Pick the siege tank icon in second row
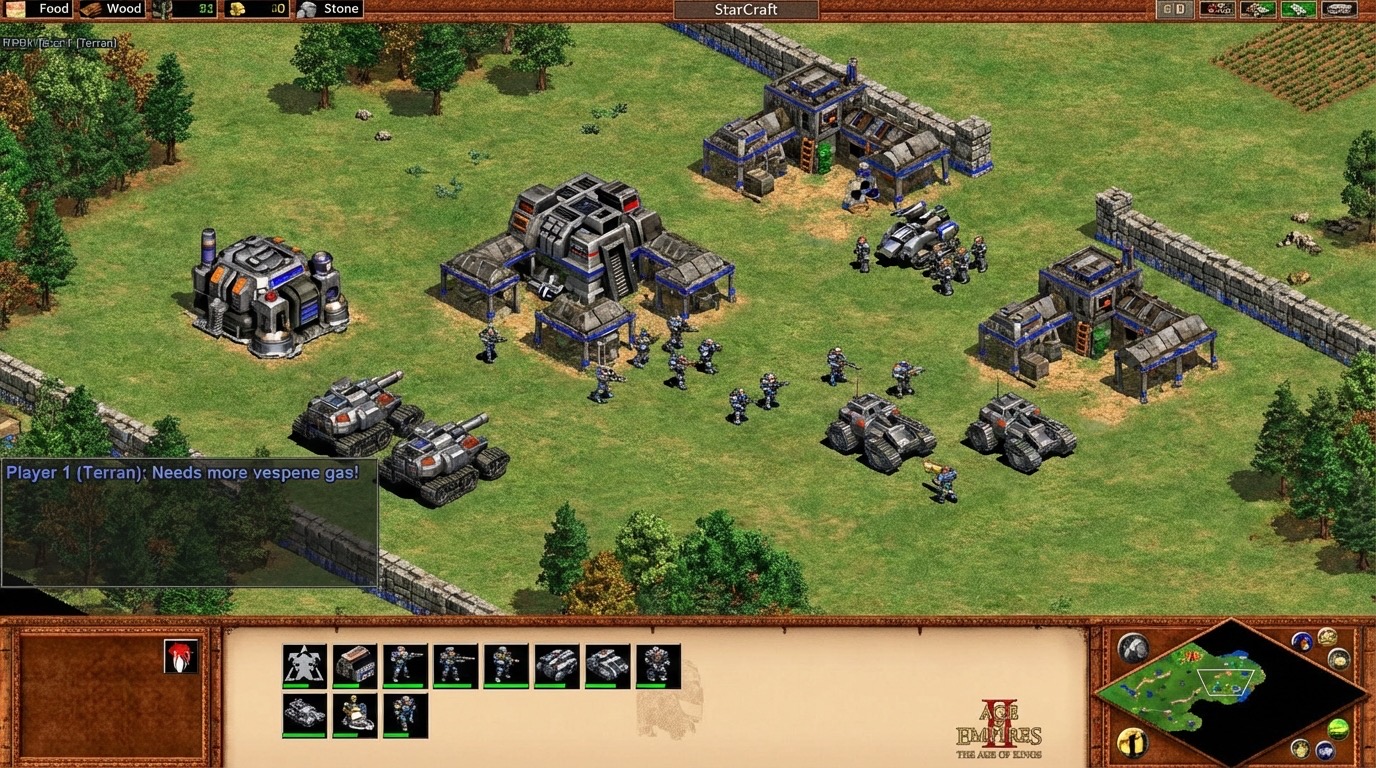 click(304, 715)
